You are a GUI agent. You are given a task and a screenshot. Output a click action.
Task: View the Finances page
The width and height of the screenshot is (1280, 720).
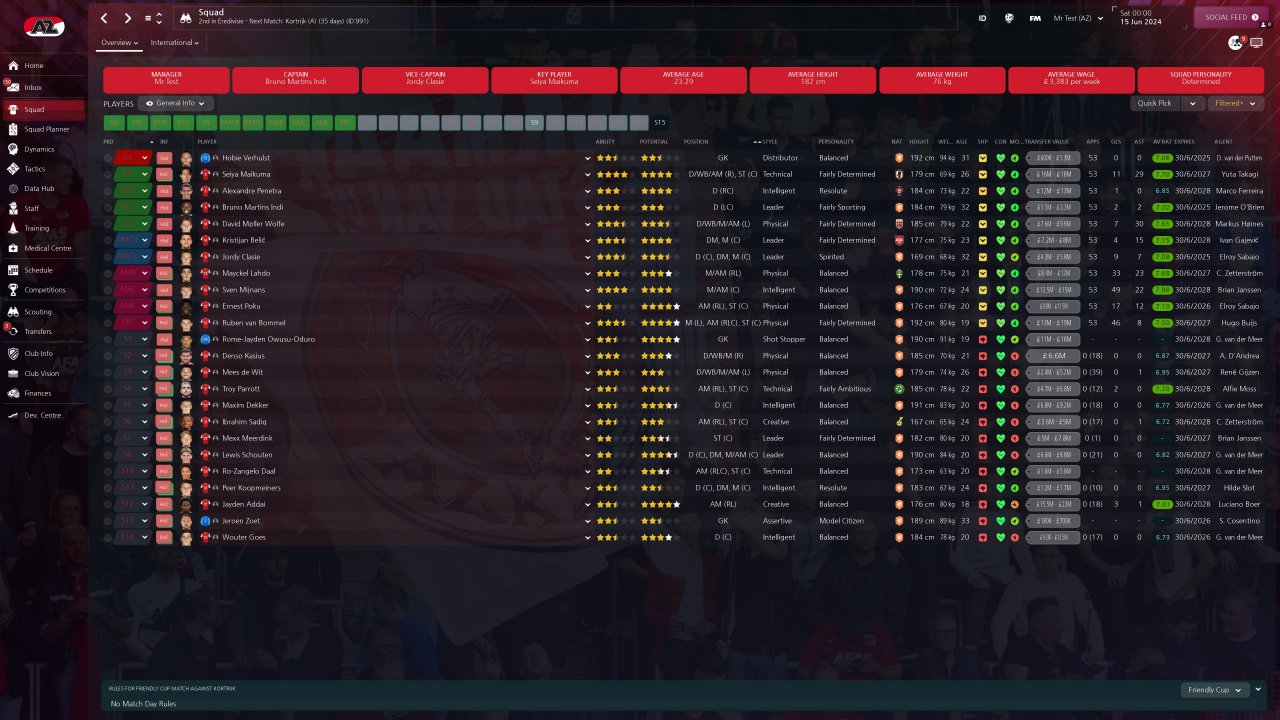click(37, 393)
